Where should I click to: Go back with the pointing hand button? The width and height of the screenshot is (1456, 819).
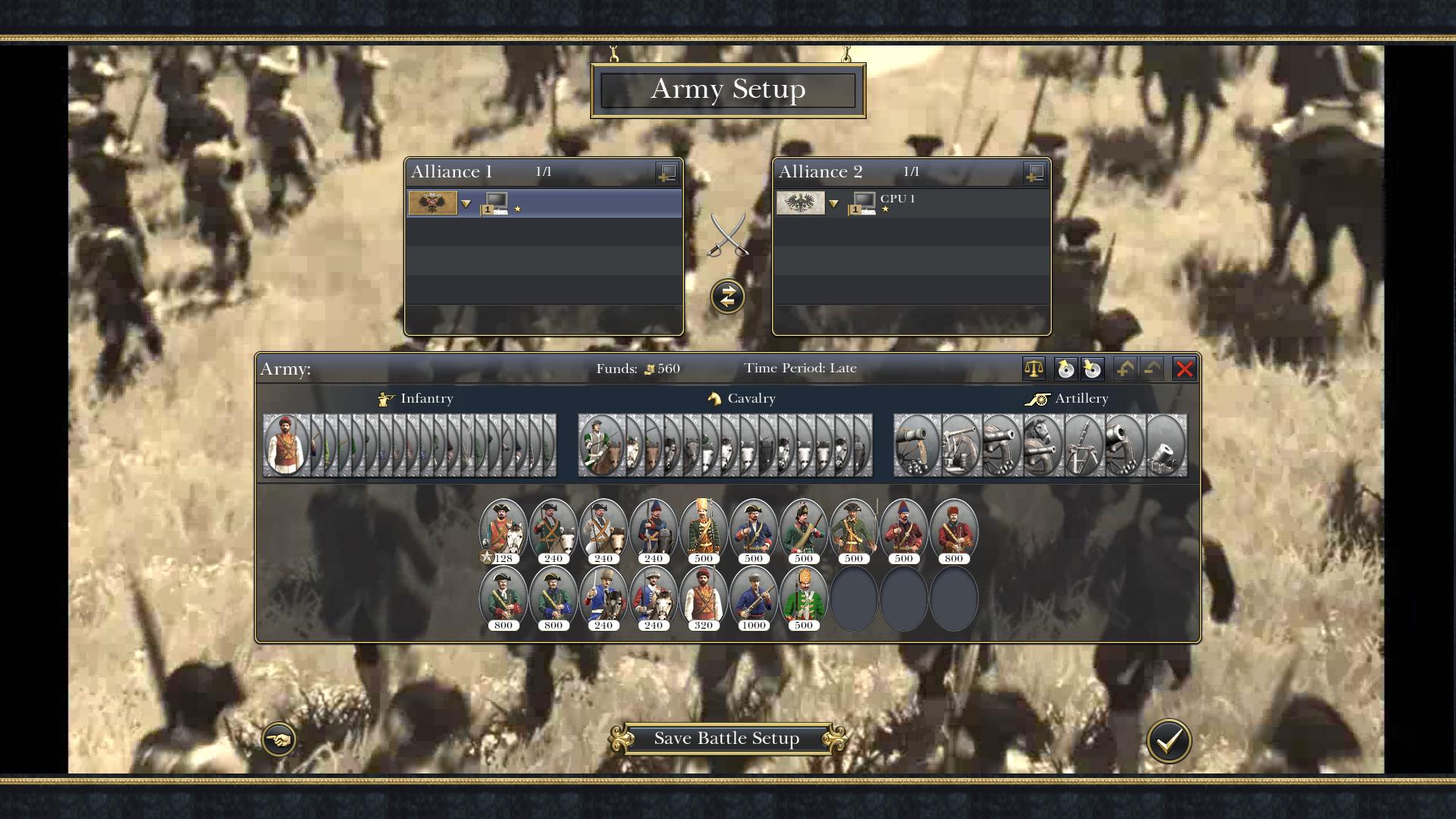tap(278, 739)
